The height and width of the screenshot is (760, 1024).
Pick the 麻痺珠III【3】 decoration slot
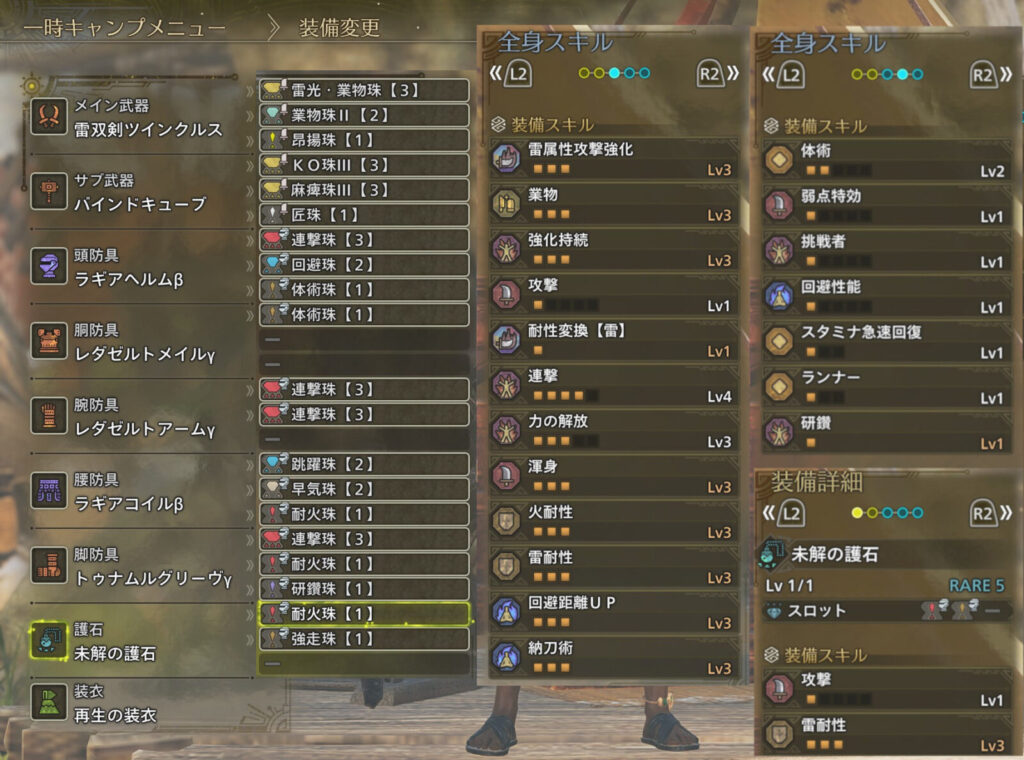pyautogui.click(x=364, y=190)
